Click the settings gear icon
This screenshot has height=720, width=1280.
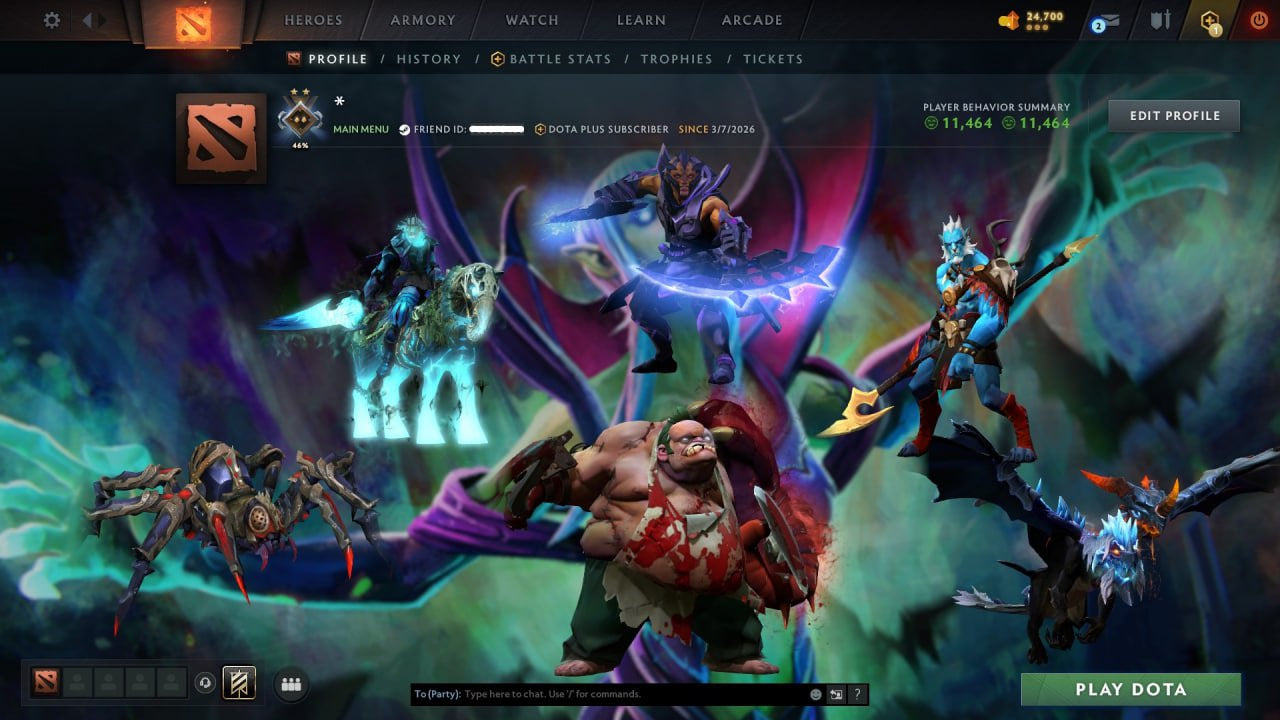click(50, 19)
